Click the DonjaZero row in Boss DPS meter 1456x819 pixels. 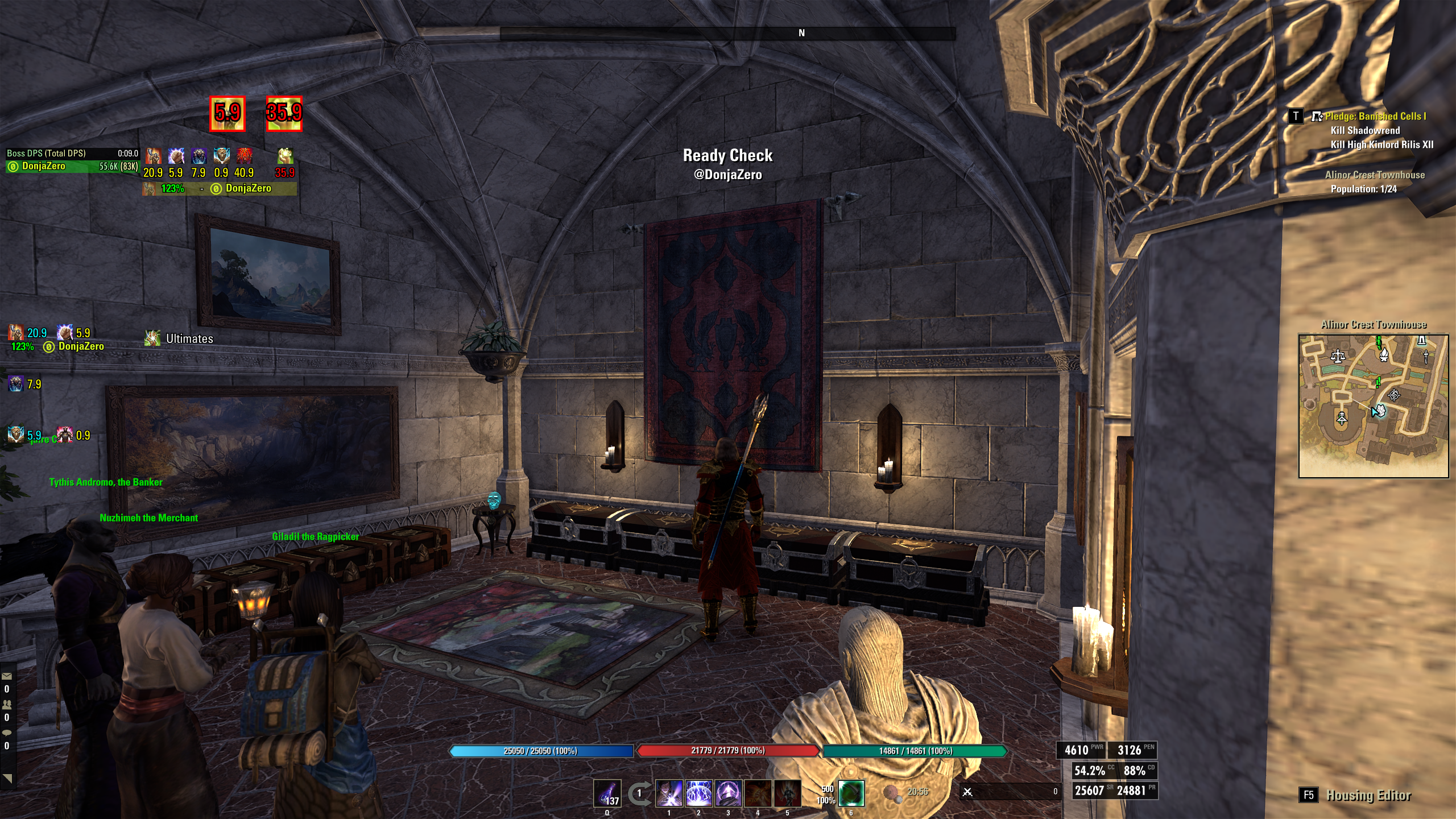click(x=72, y=167)
